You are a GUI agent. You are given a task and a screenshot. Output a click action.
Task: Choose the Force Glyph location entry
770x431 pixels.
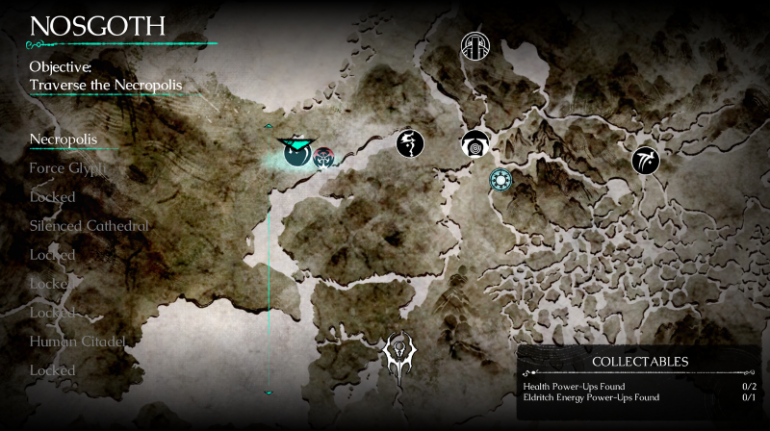click(x=66, y=168)
